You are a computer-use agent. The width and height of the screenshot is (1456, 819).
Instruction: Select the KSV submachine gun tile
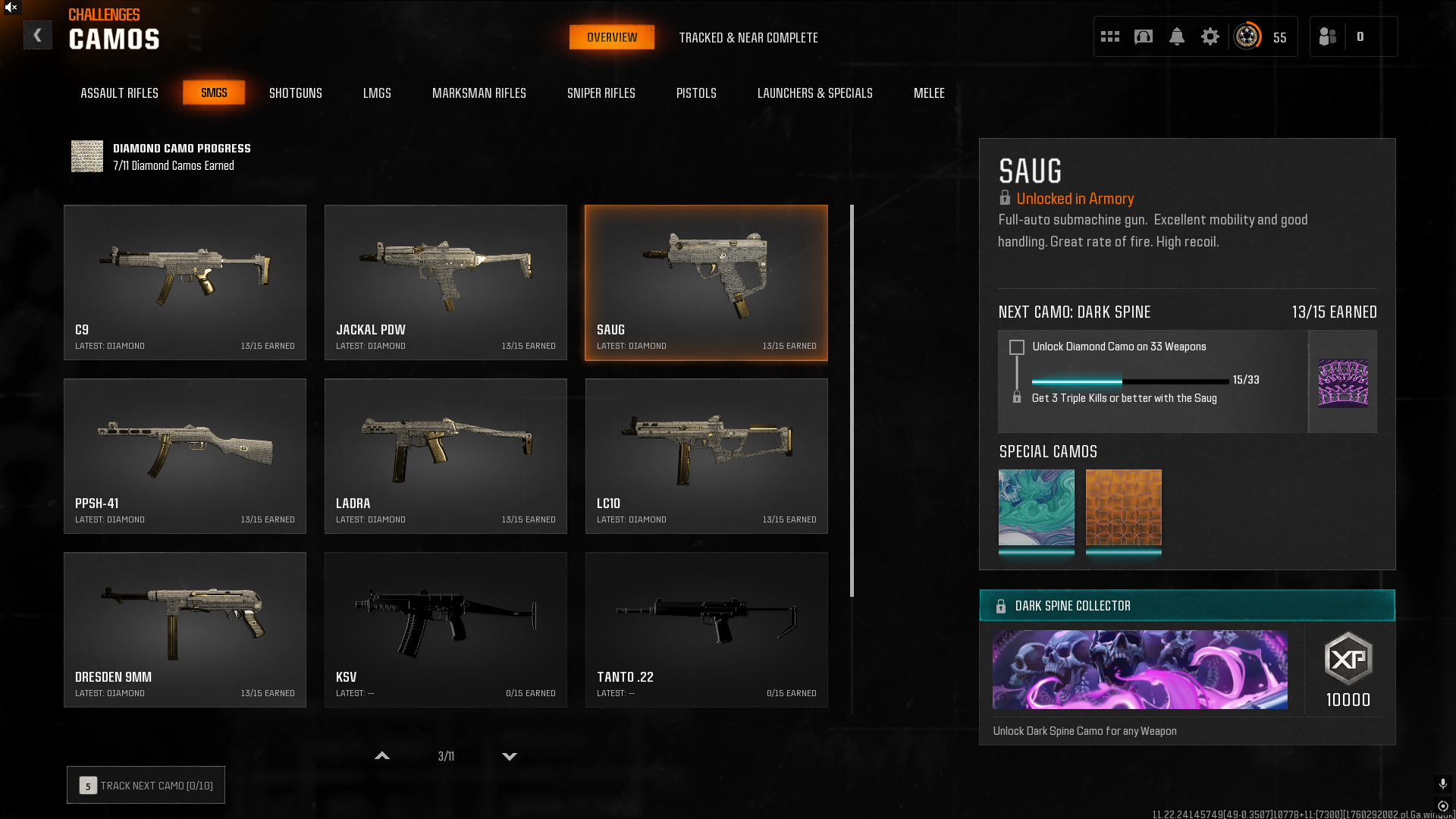(x=446, y=629)
